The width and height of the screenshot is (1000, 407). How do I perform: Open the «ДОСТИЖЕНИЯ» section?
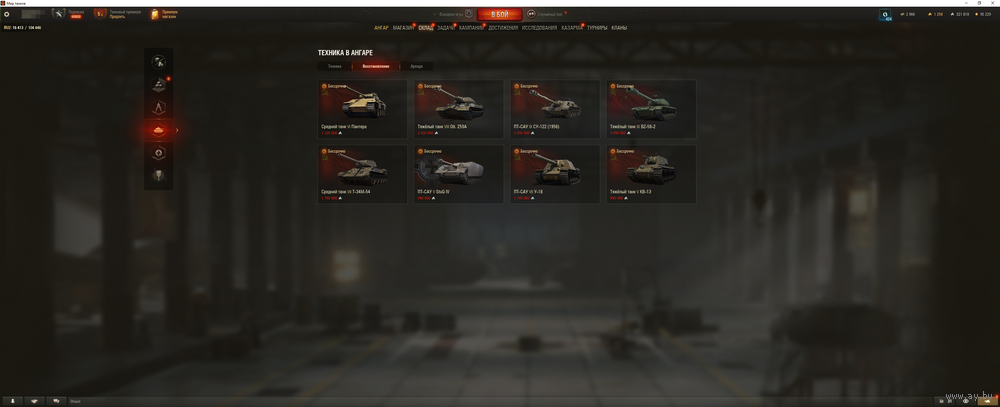(503, 28)
